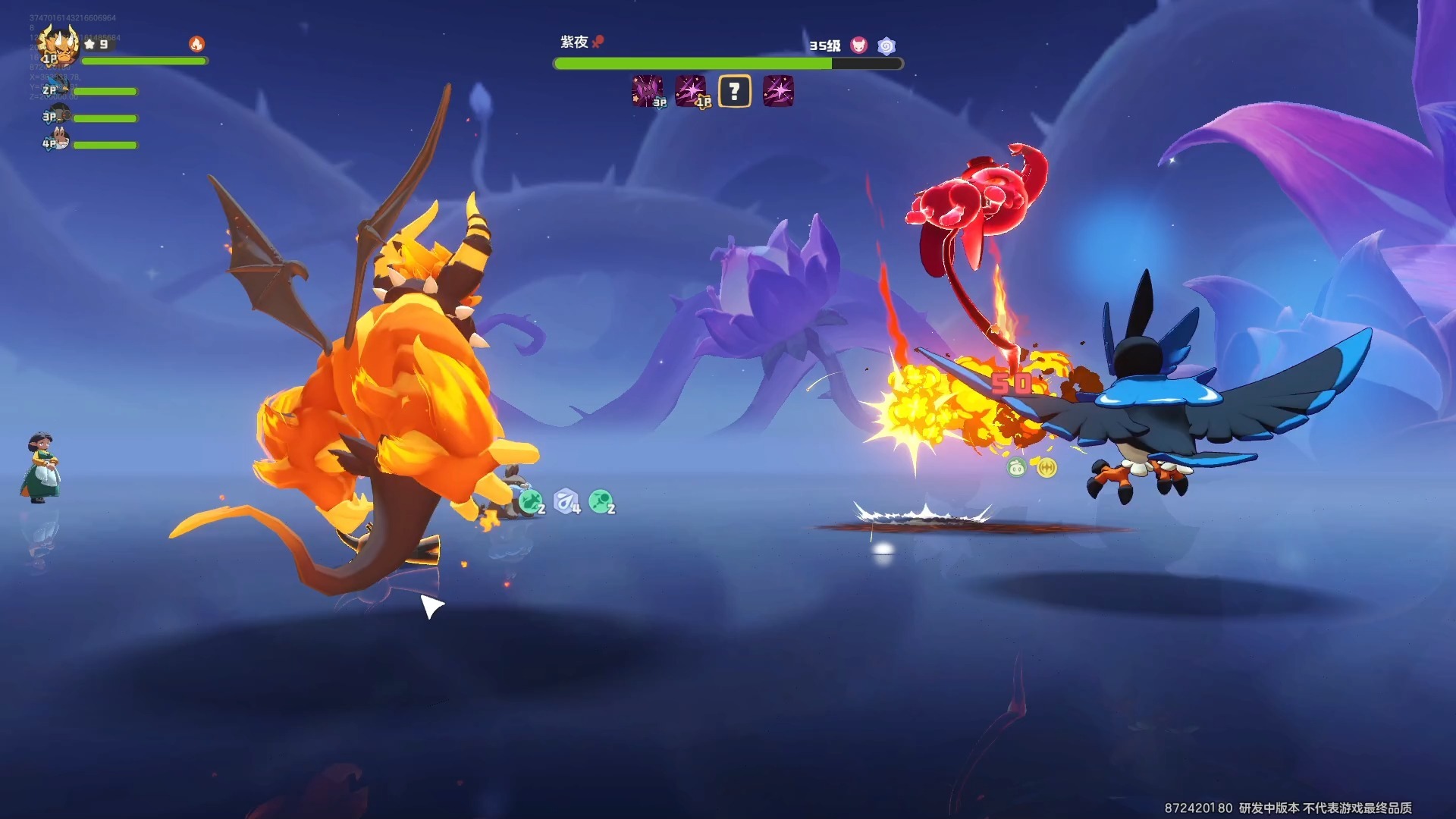Viewport: 1456px width, 819px height.
Task: Select the 2P blue bird portrait
Action: 59,90
